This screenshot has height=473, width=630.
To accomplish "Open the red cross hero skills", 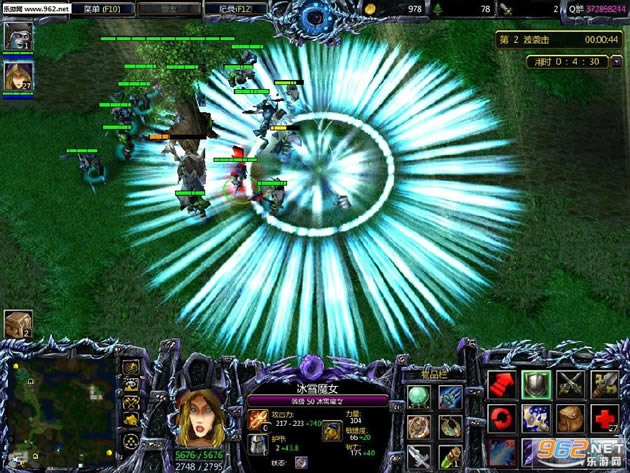I will (604, 418).
